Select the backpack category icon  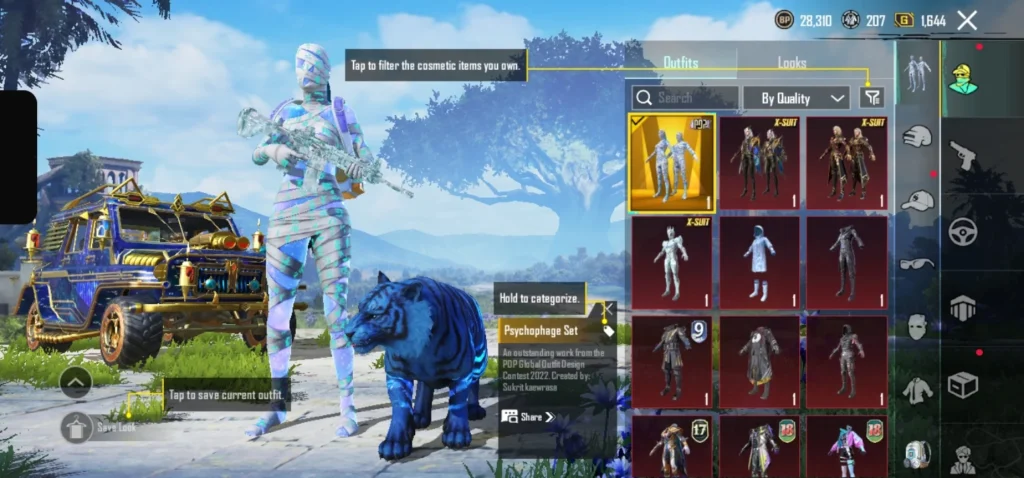pyautogui.click(x=917, y=453)
